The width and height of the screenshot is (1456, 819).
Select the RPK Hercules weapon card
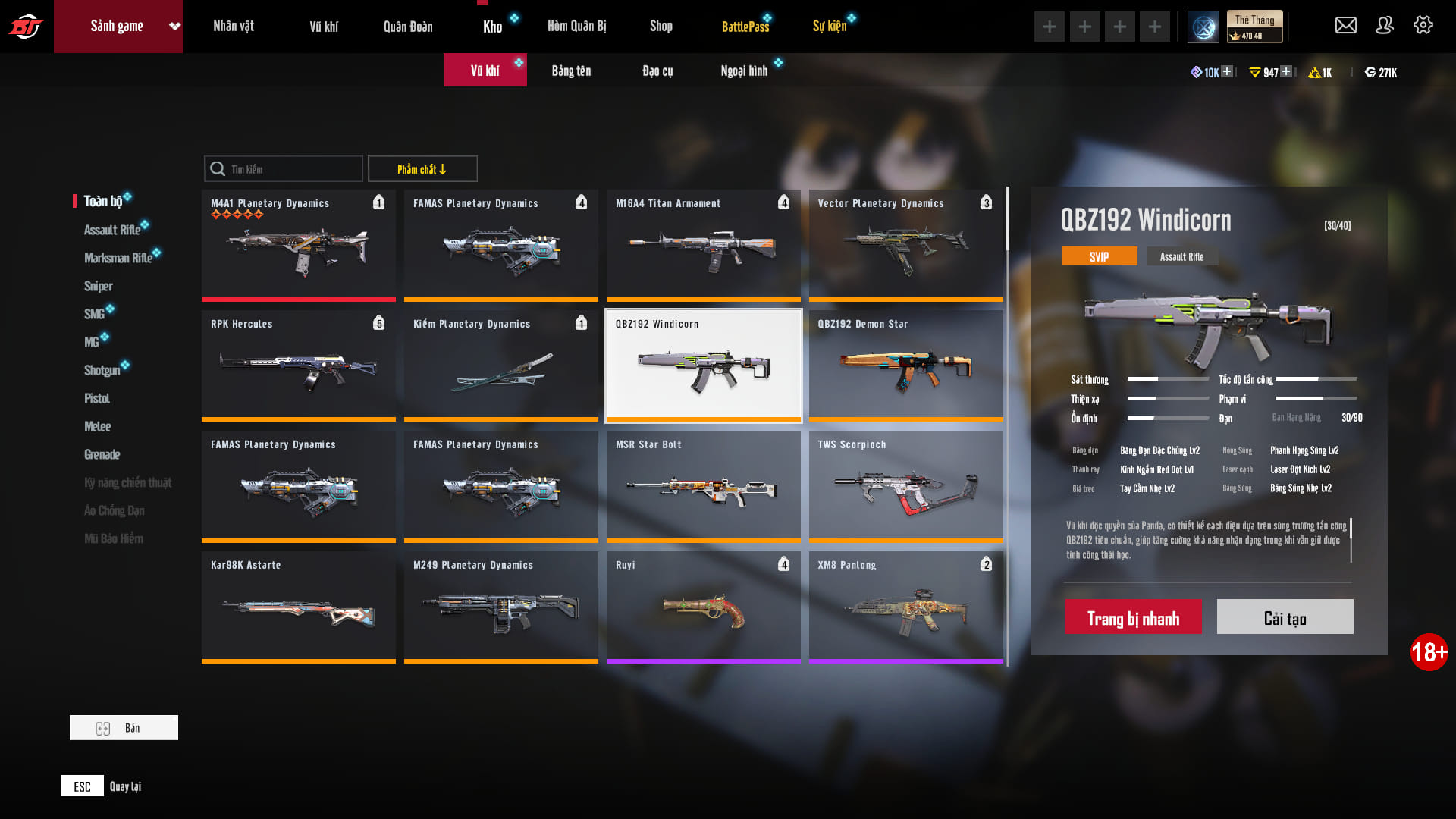[x=298, y=366]
